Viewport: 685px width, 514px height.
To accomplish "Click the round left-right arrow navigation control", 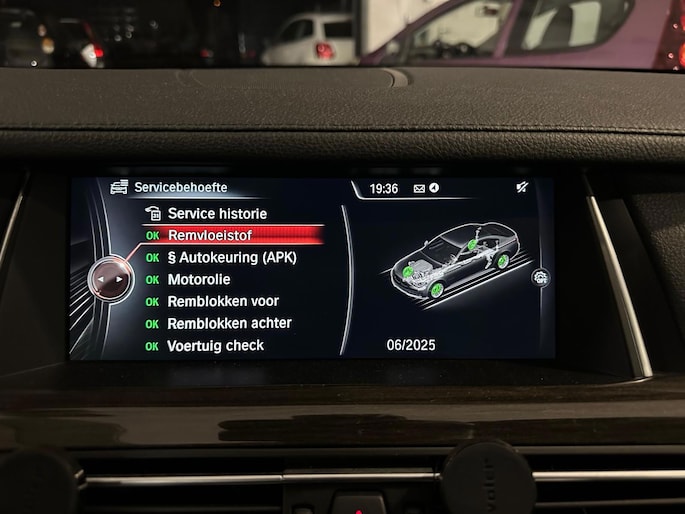I will pyautogui.click(x=112, y=279).
